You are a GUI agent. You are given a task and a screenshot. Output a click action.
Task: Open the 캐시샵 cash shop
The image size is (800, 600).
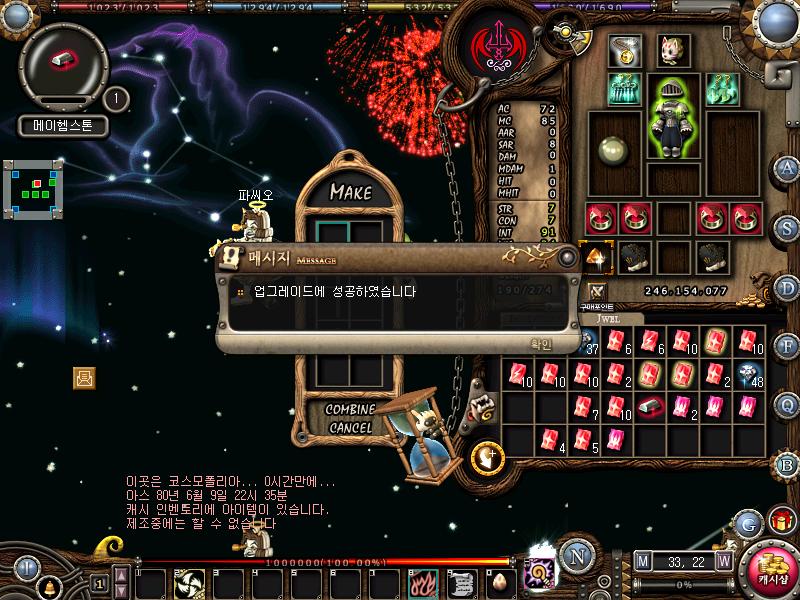point(772,569)
